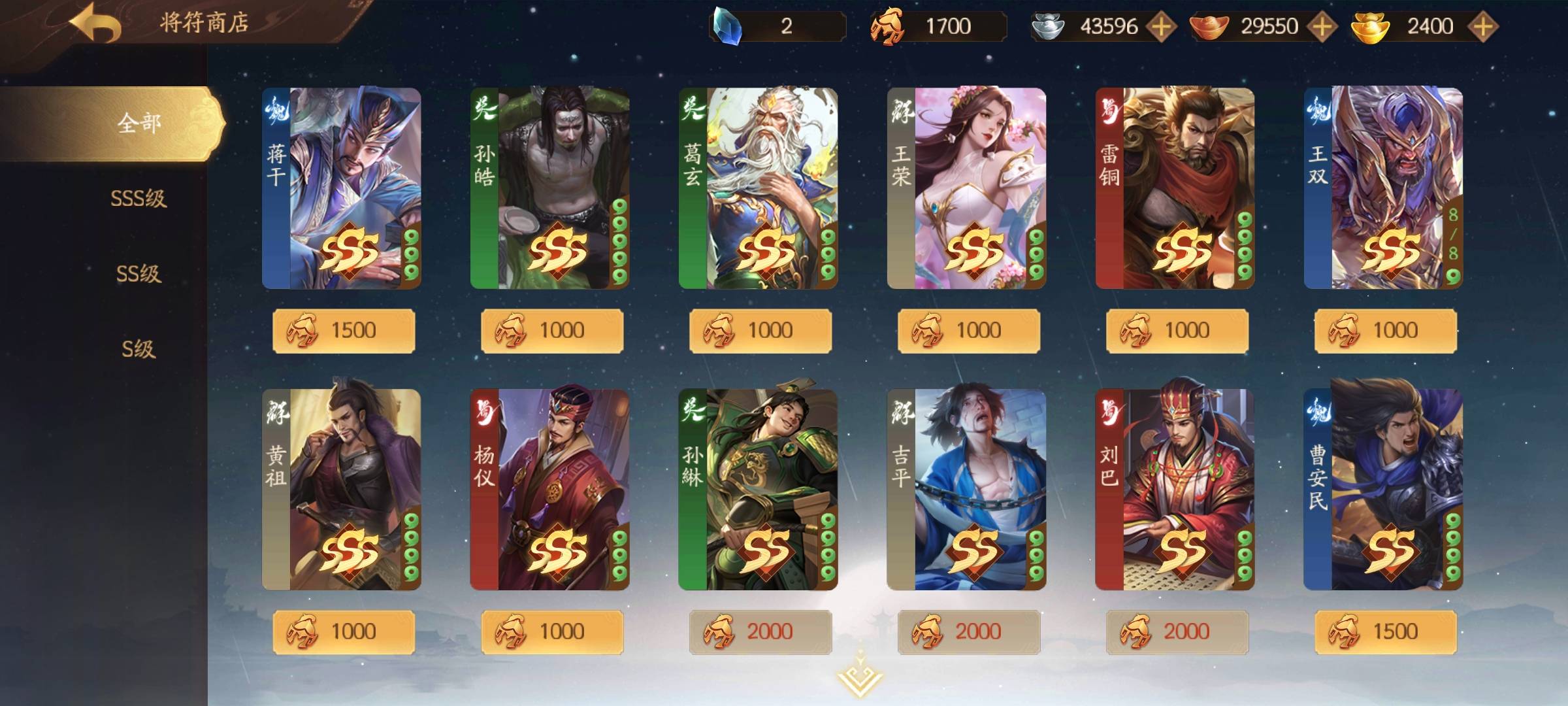Buy 曹安民 for 1500
The width and height of the screenshot is (1568, 706).
click(1386, 632)
